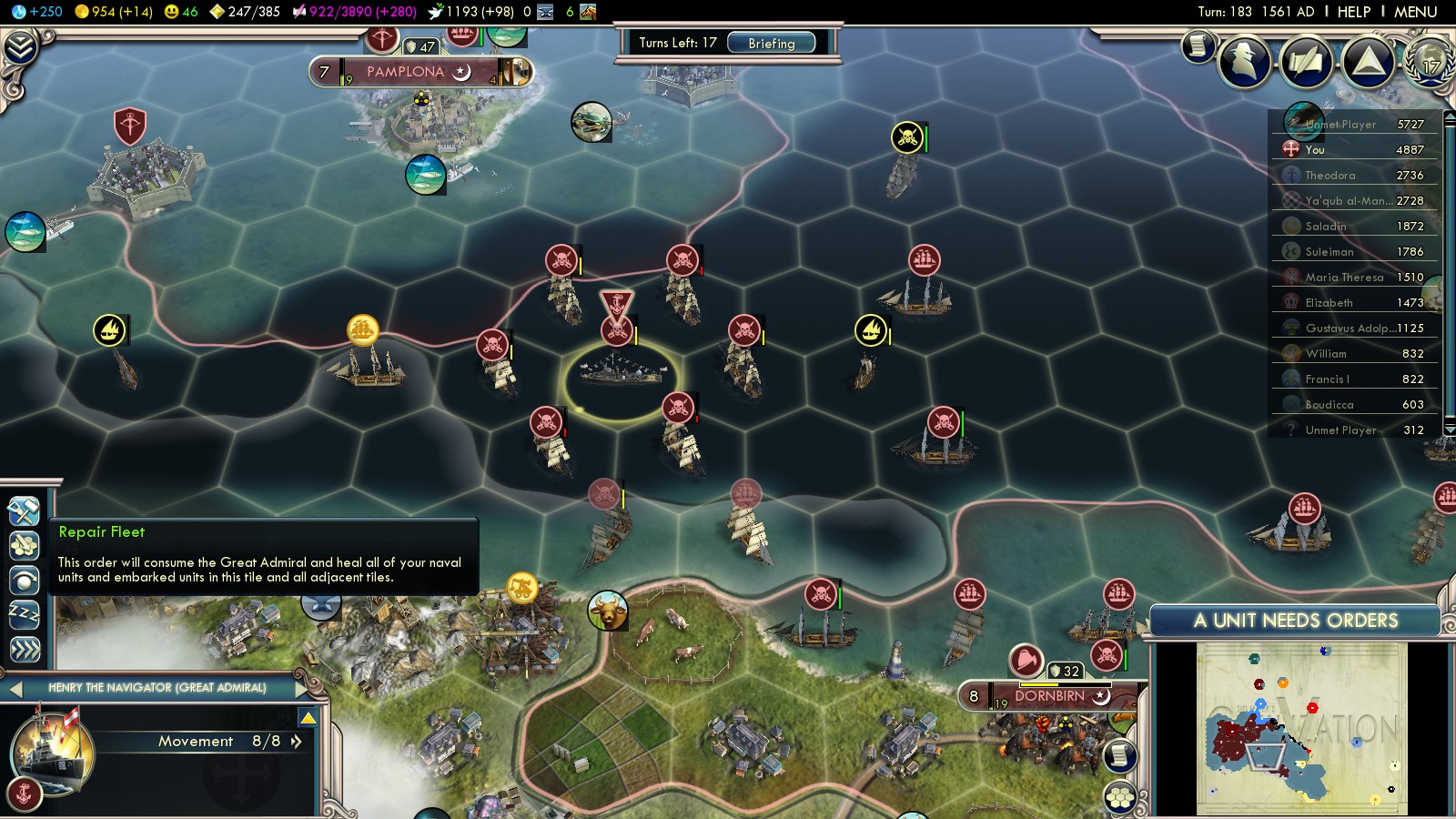
Task: Click the triple-chevron unit order
Action: point(24,649)
